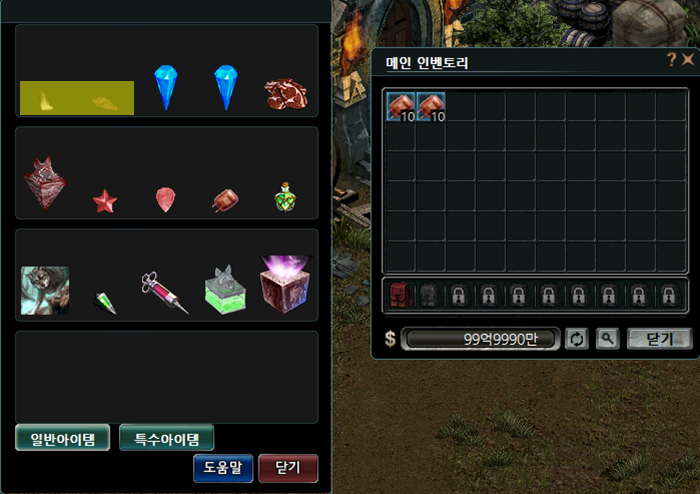Open the inventory question mark help

672,60
